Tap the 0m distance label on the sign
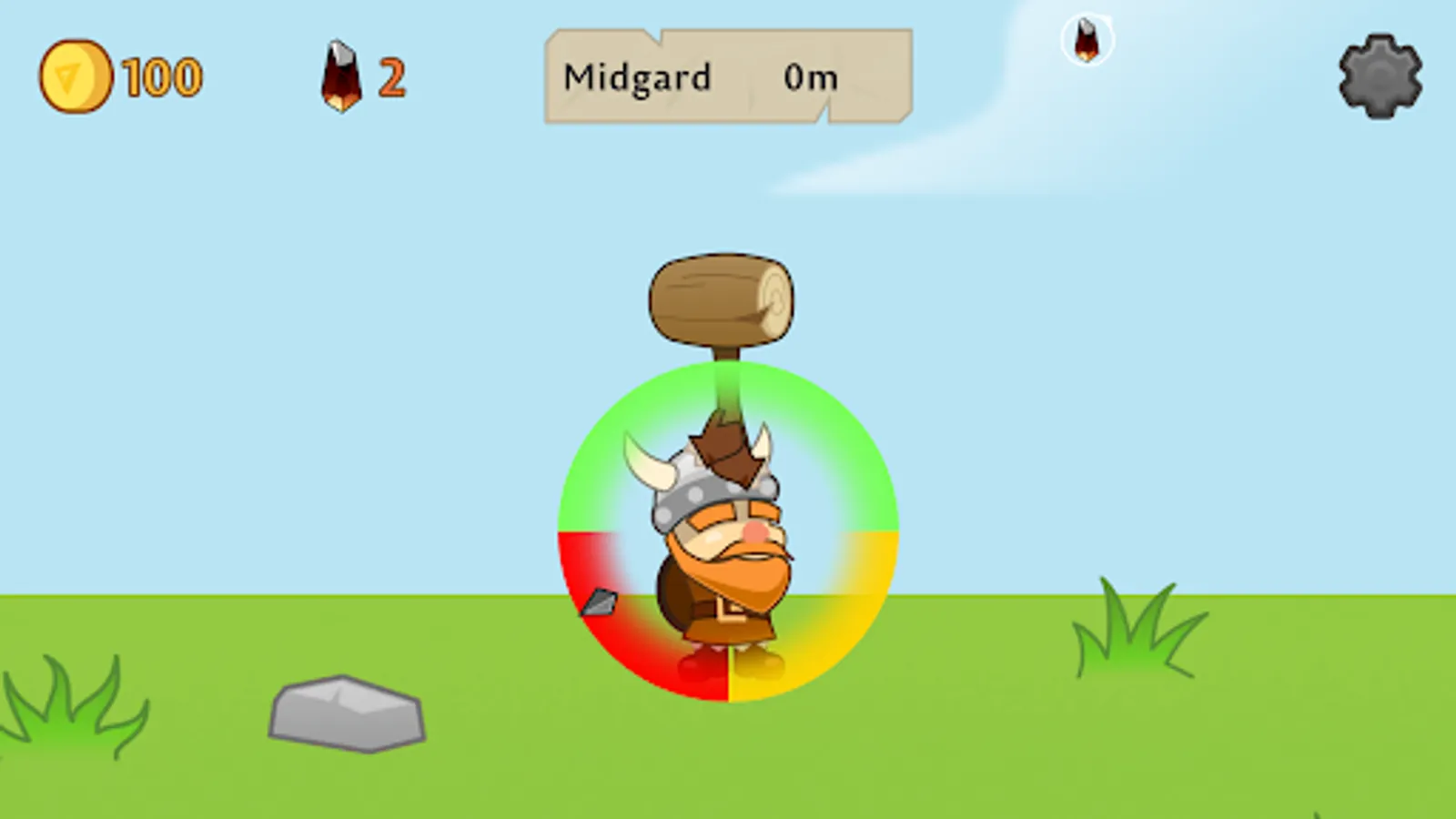1456x819 pixels. (813, 77)
